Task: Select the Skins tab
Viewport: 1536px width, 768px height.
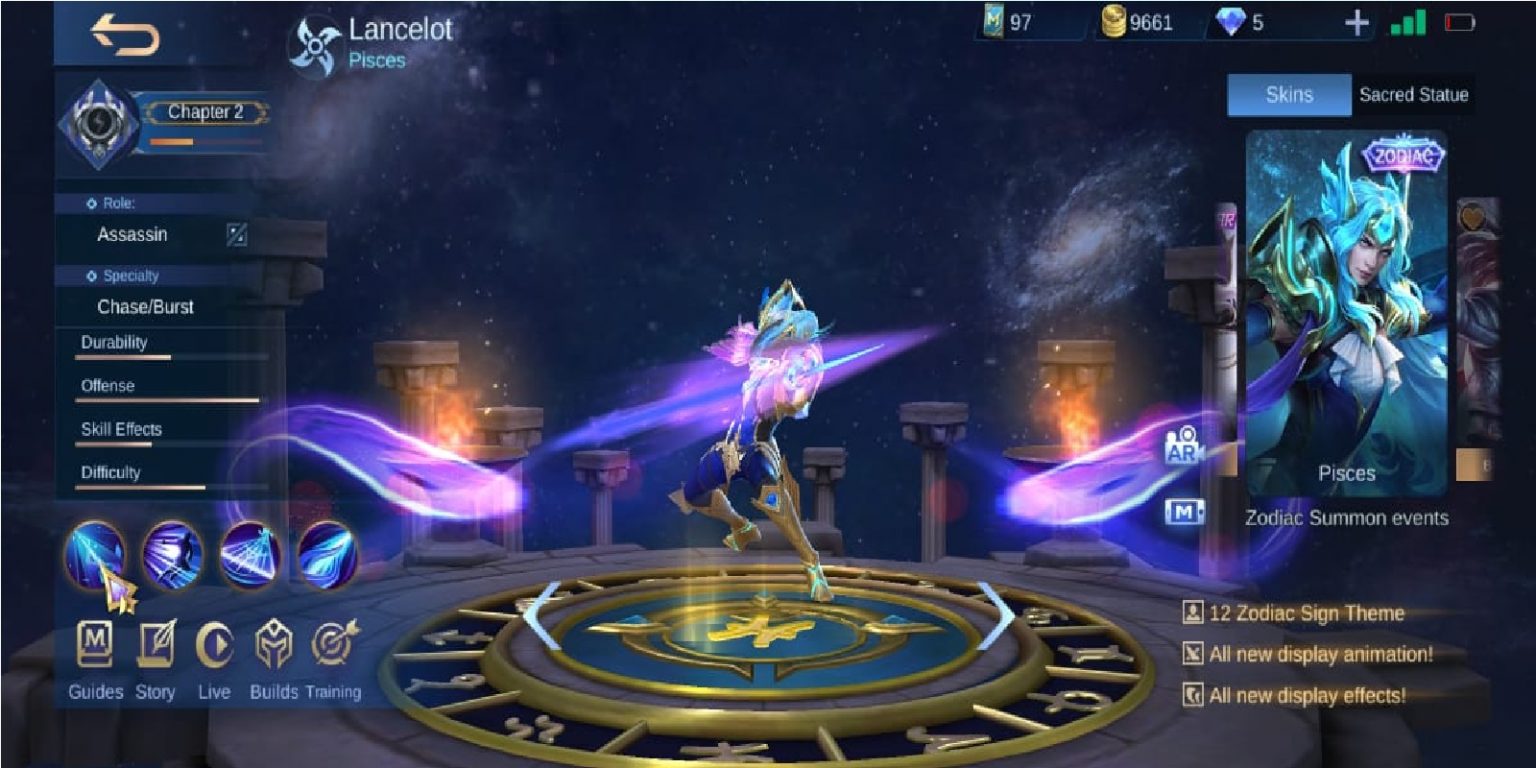Action: point(1288,95)
